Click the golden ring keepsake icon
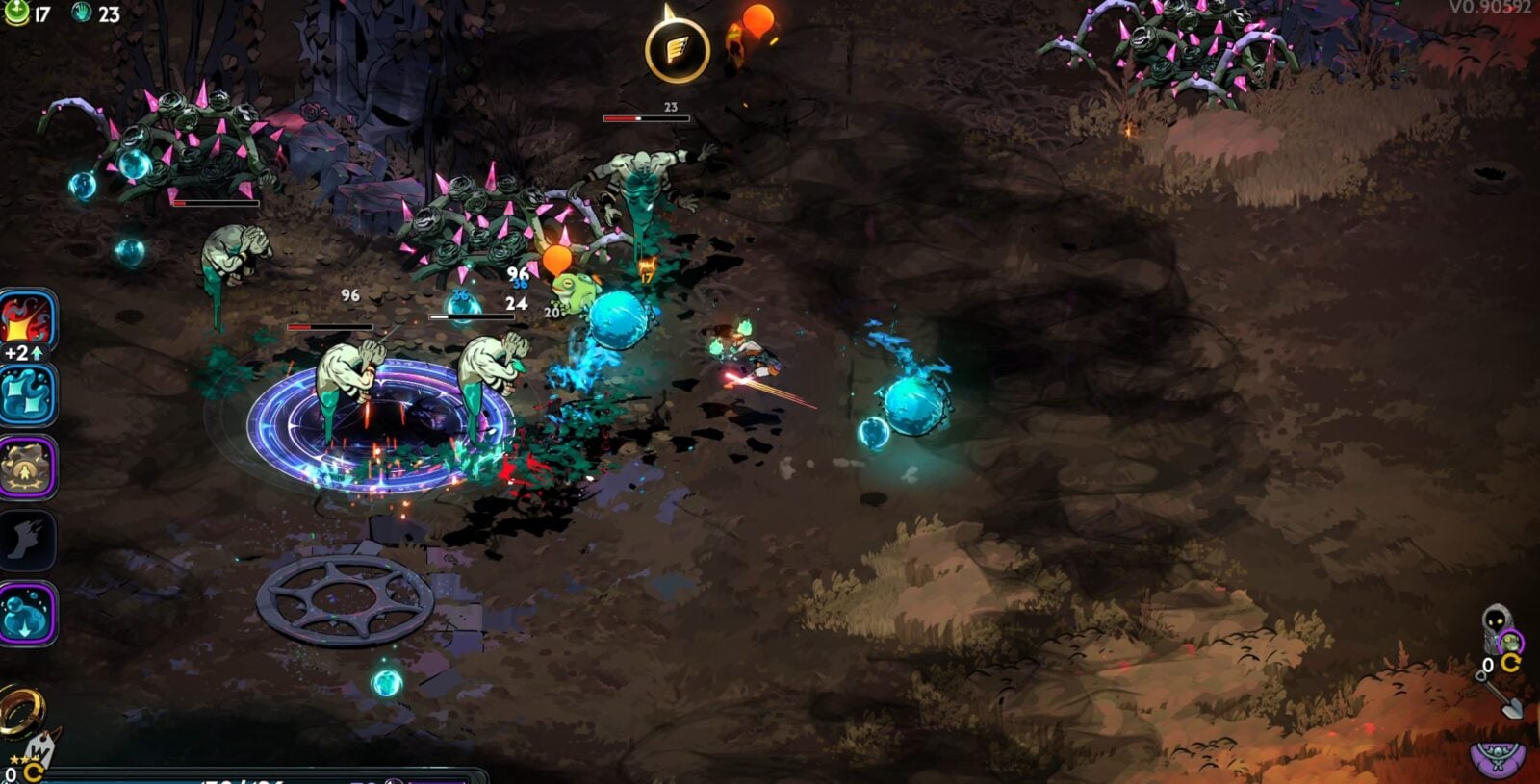1540x784 pixels. click(x=19, y=710)
